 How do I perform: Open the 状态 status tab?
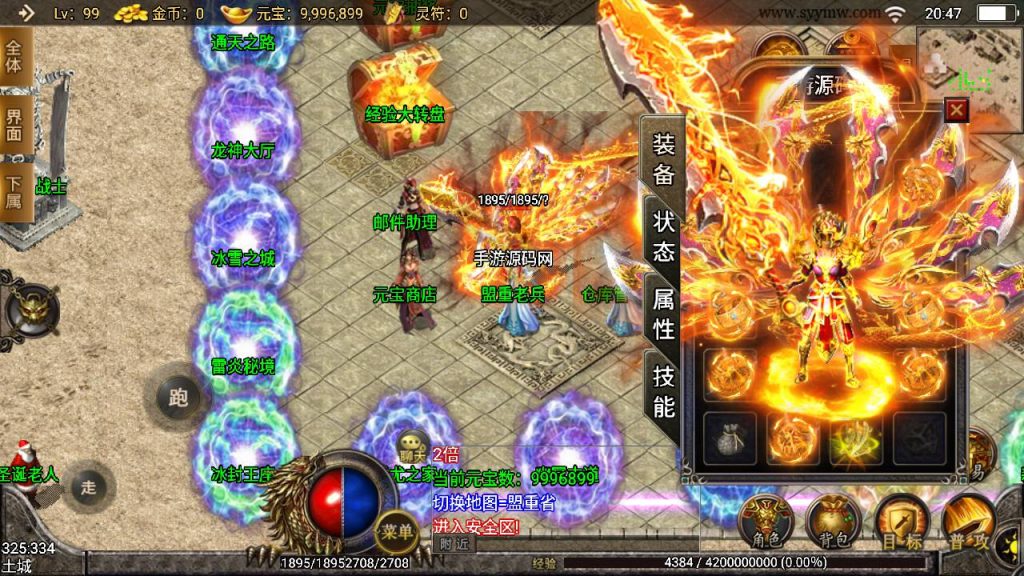pos(663,236)
